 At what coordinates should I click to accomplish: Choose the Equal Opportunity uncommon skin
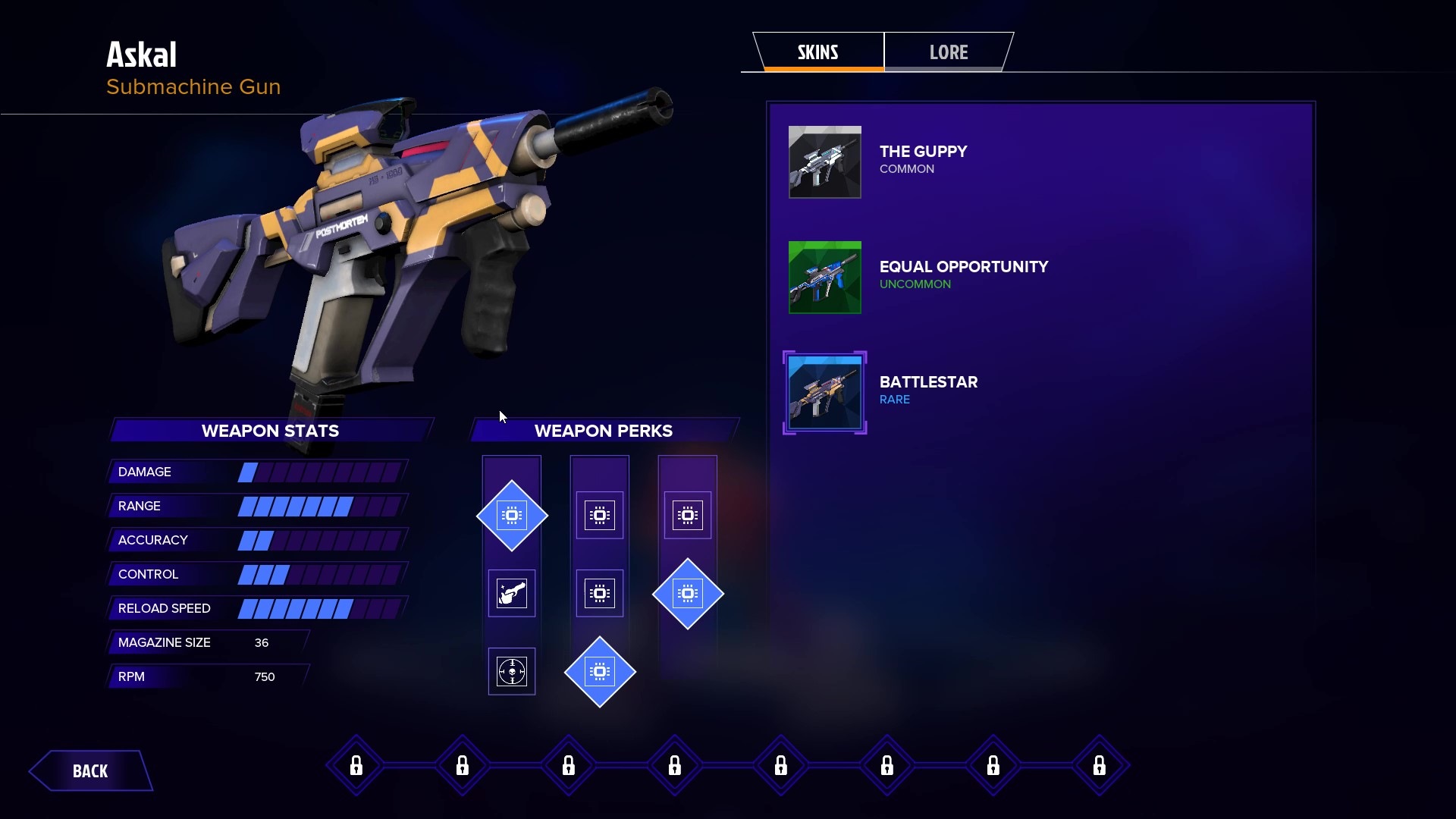(x=825, y=278)
